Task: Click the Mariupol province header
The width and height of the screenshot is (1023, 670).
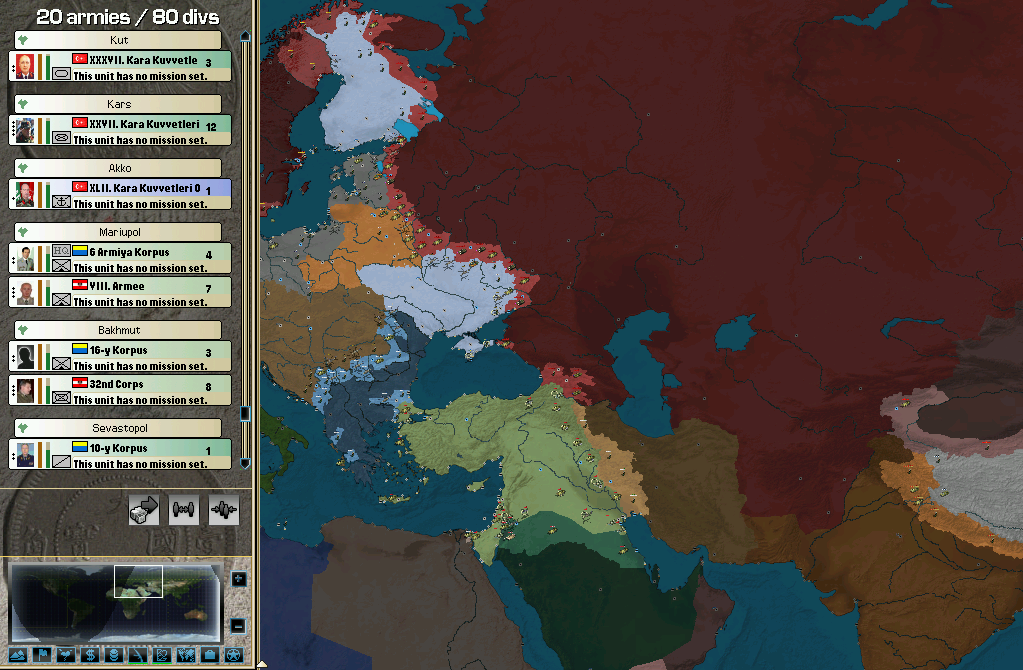Action: click(121, 231)
